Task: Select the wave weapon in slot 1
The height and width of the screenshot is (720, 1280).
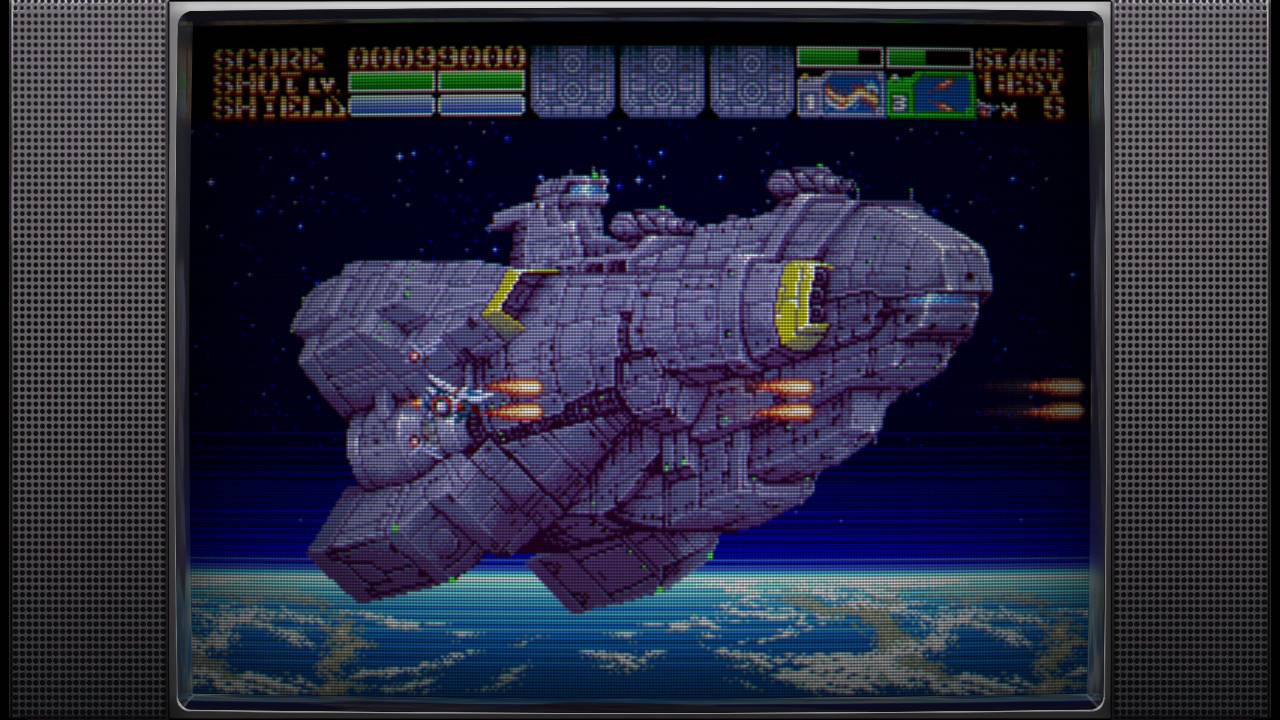Action: tap(841, 94)
